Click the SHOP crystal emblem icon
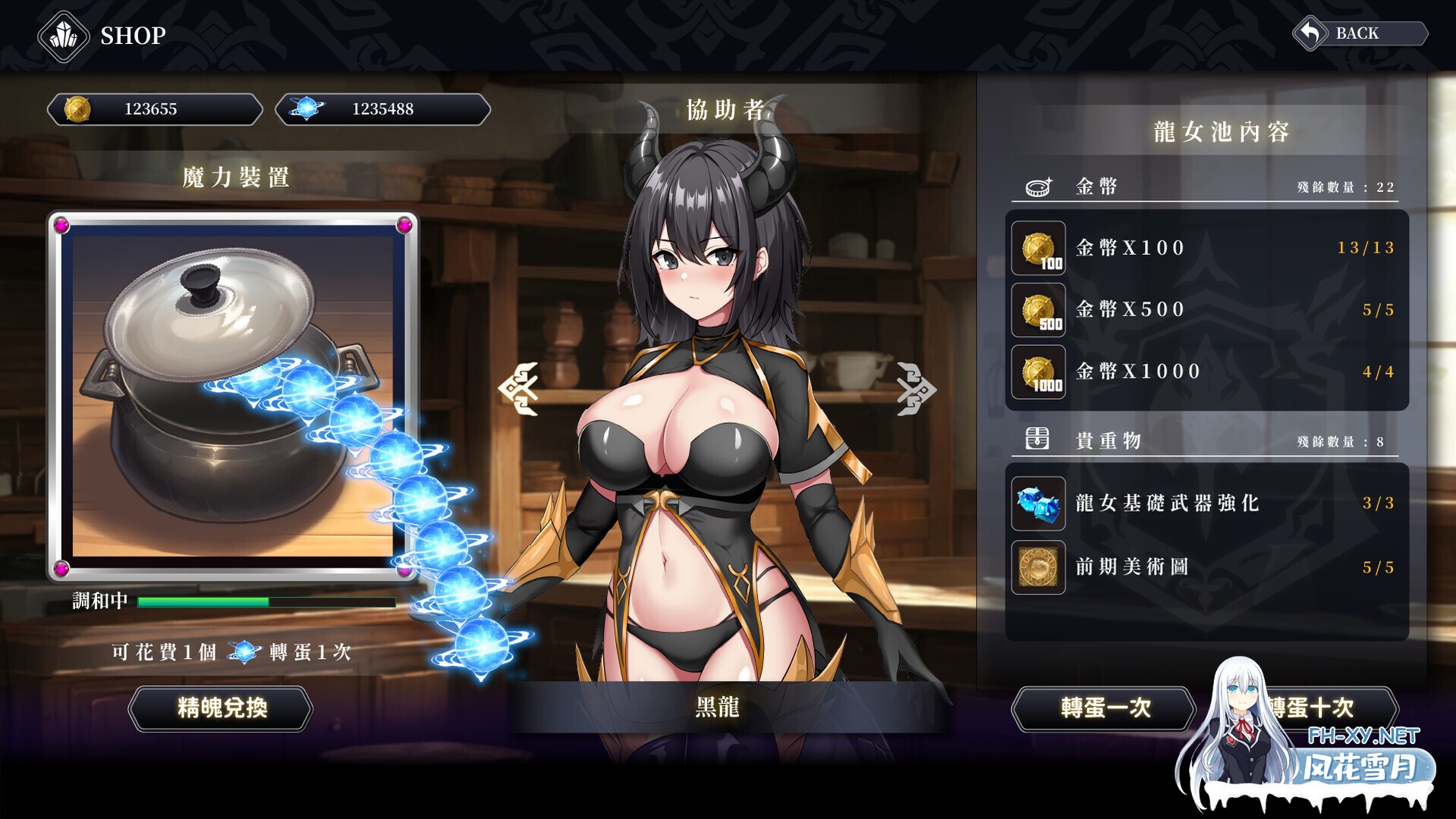This screenshot has height=819, width=1456. click(64, 36)
